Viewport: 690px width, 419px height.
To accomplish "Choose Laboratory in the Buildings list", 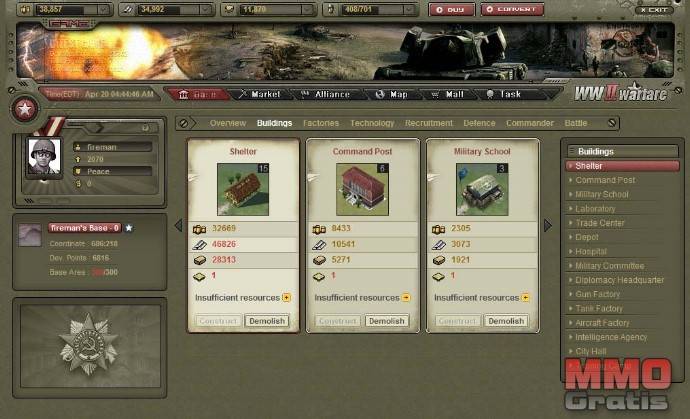I will point(595,209).
